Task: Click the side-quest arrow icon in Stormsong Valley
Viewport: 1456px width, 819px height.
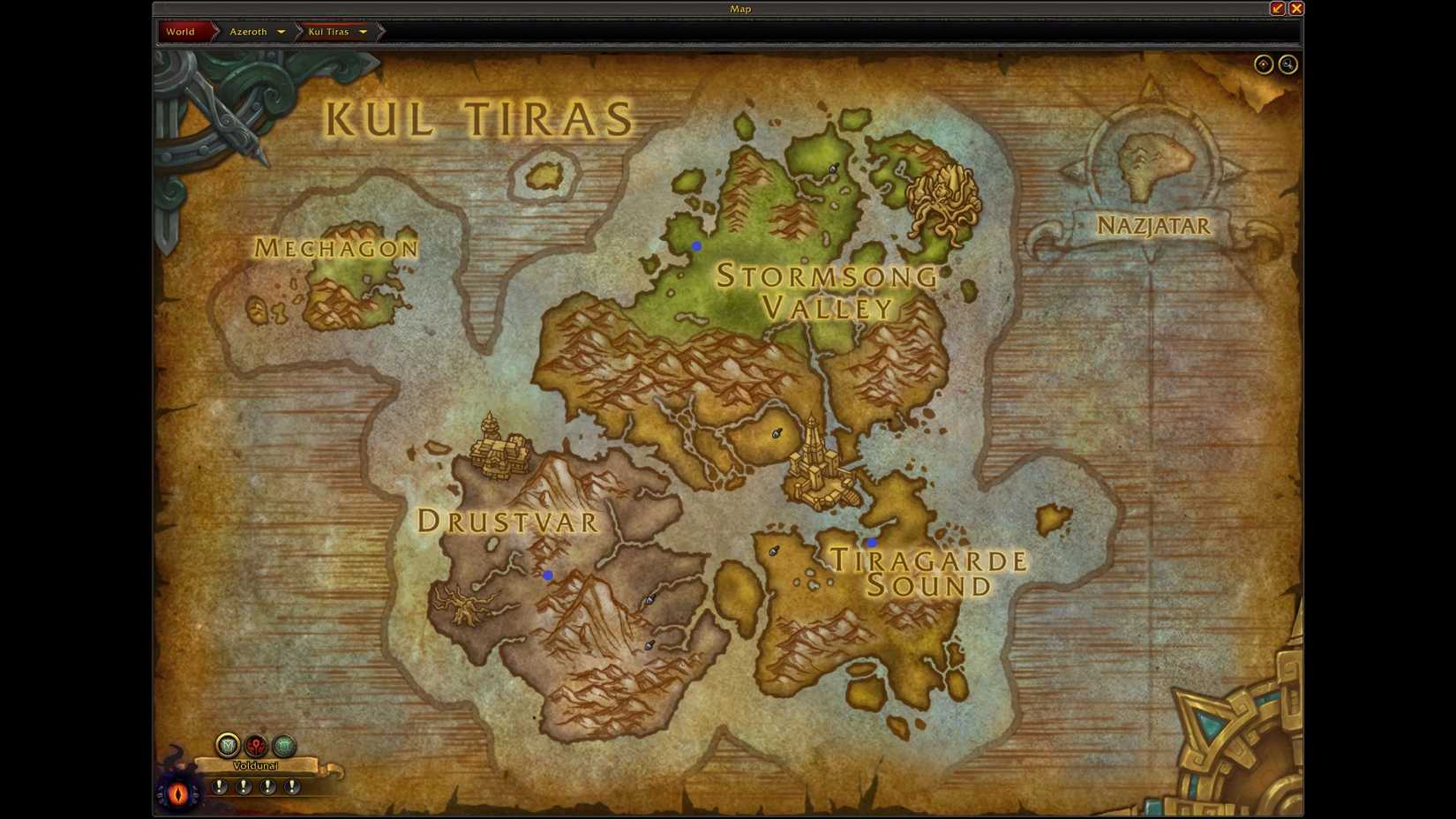Action: (776, 433)
